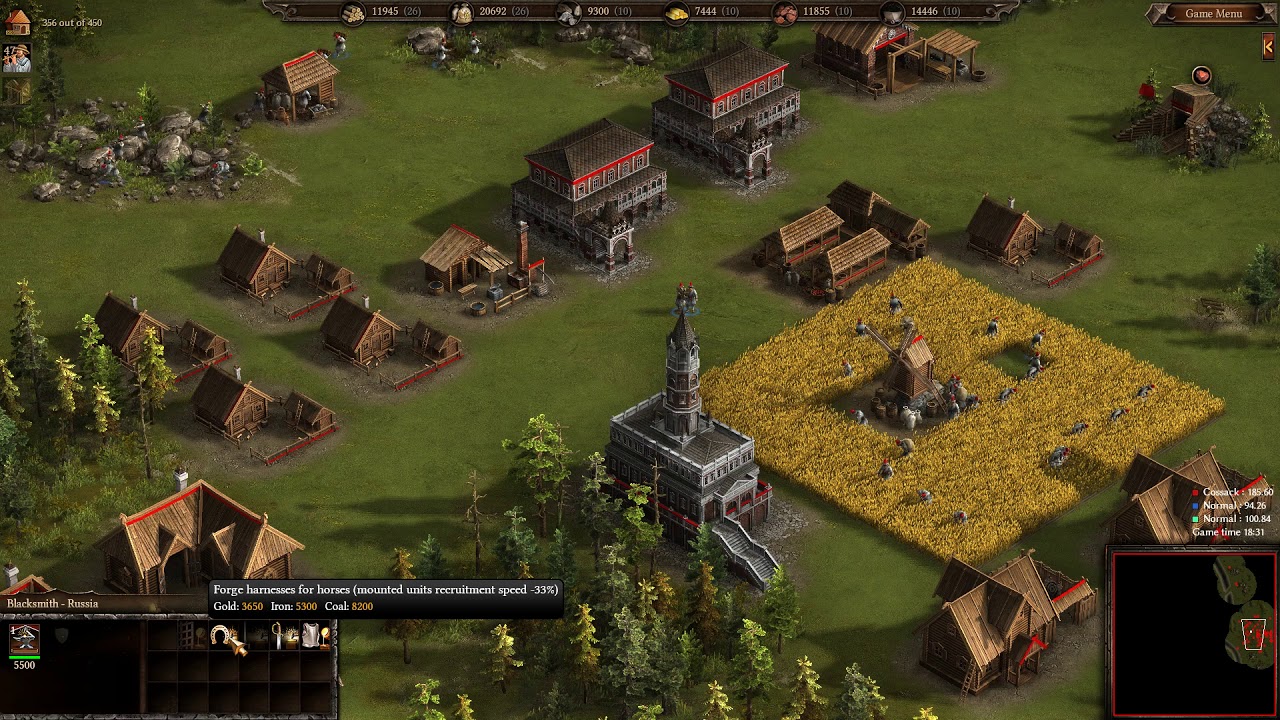
Task: Click the copper ore marker above the mine
Action: coord(1201,76)
